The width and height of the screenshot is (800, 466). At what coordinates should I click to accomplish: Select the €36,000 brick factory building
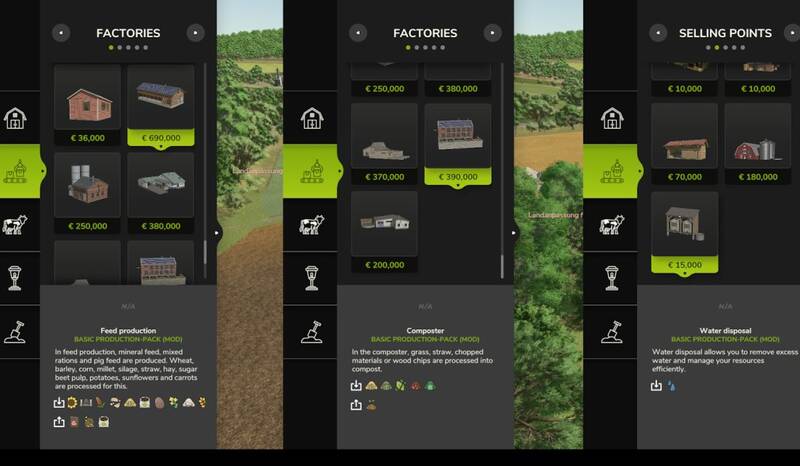[87, 104]
